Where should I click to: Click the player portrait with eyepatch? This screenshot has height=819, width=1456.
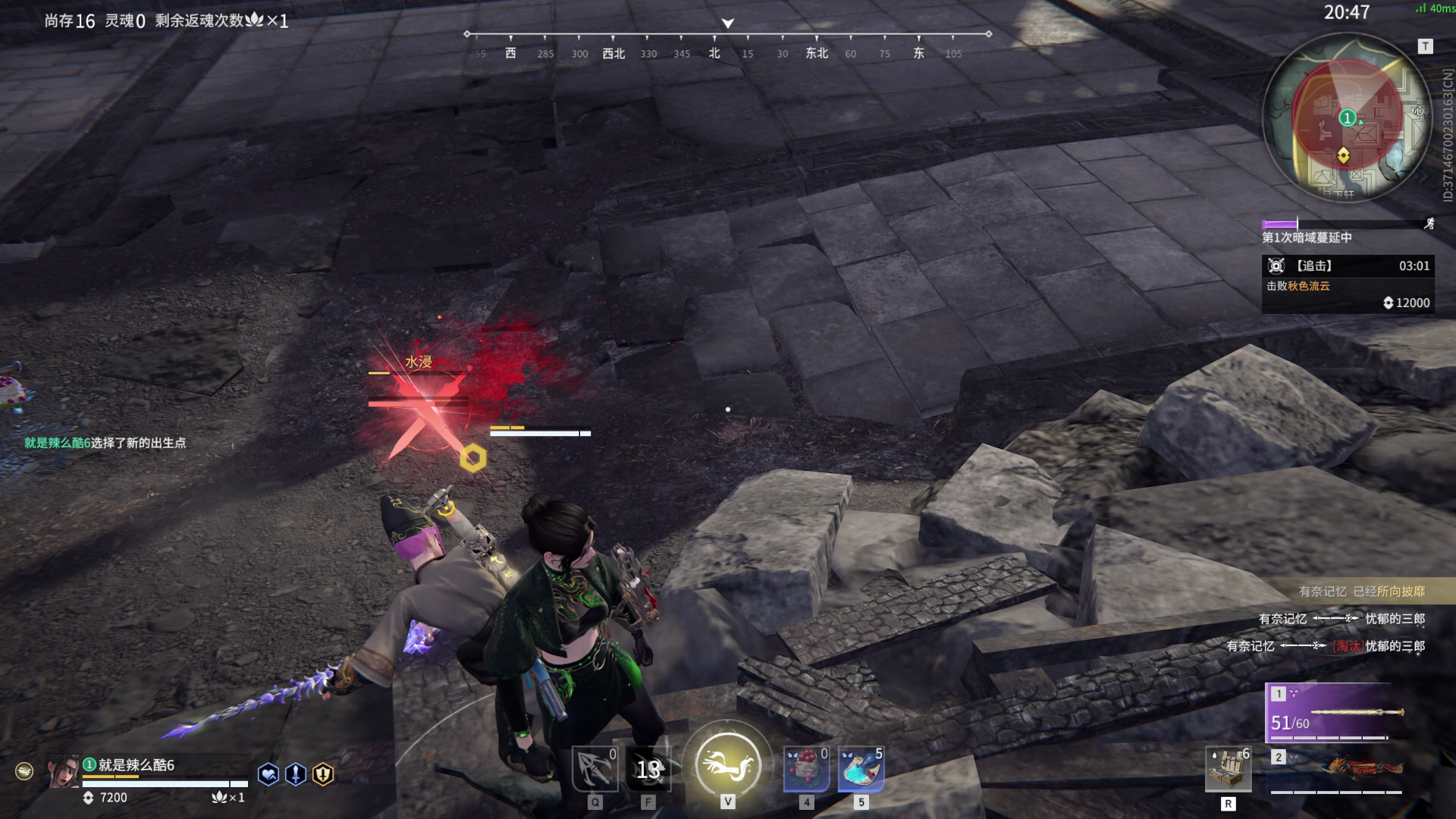point(64,771)
